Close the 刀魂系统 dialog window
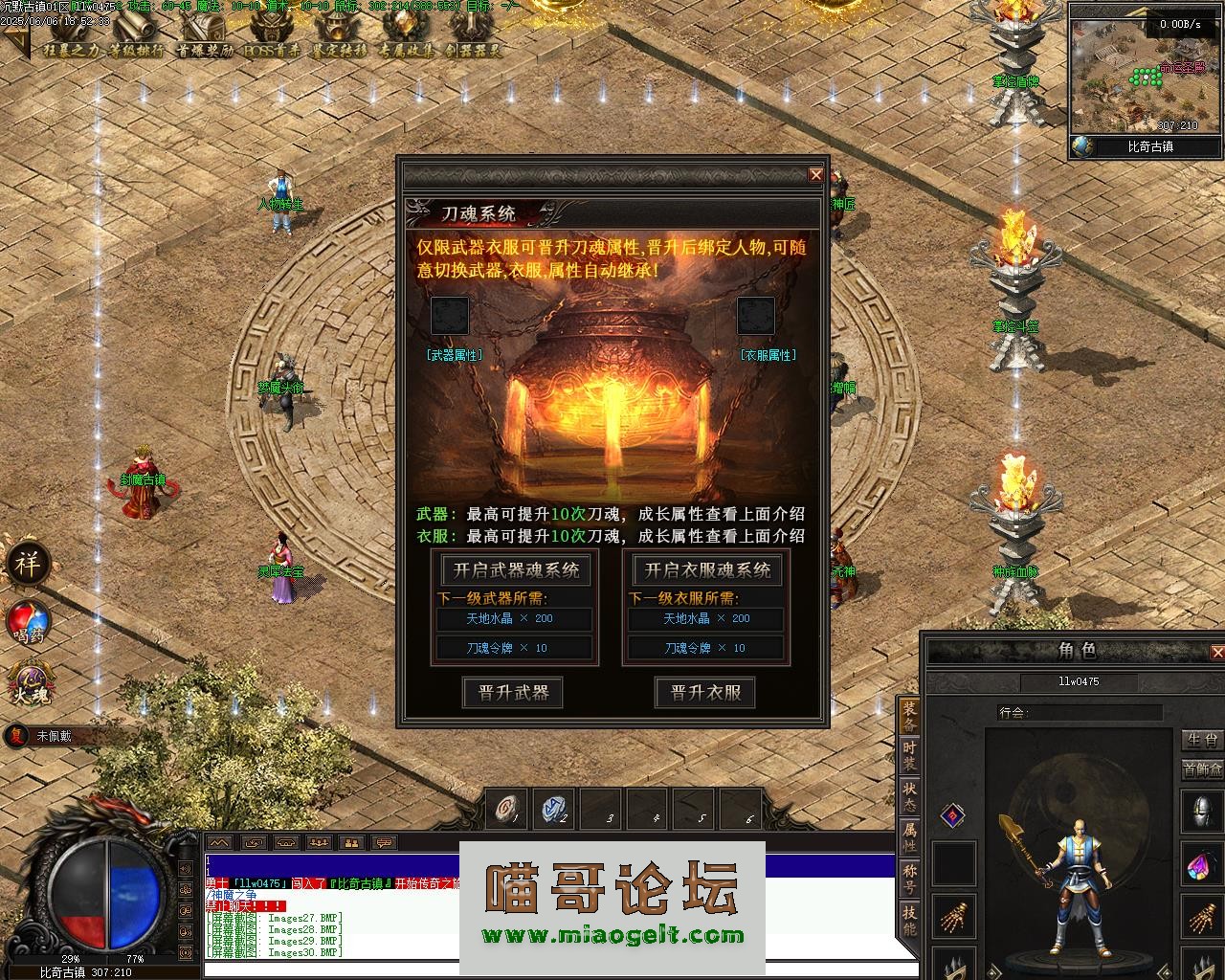The width and height of the screenshot is (1225, 980). [x=815, y=174]
